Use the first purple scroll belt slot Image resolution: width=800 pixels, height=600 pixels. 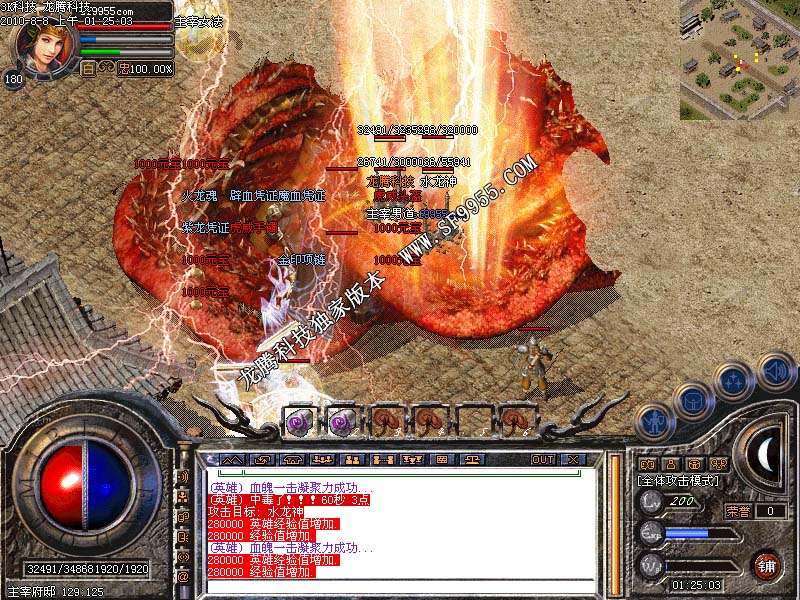(299, 420)
